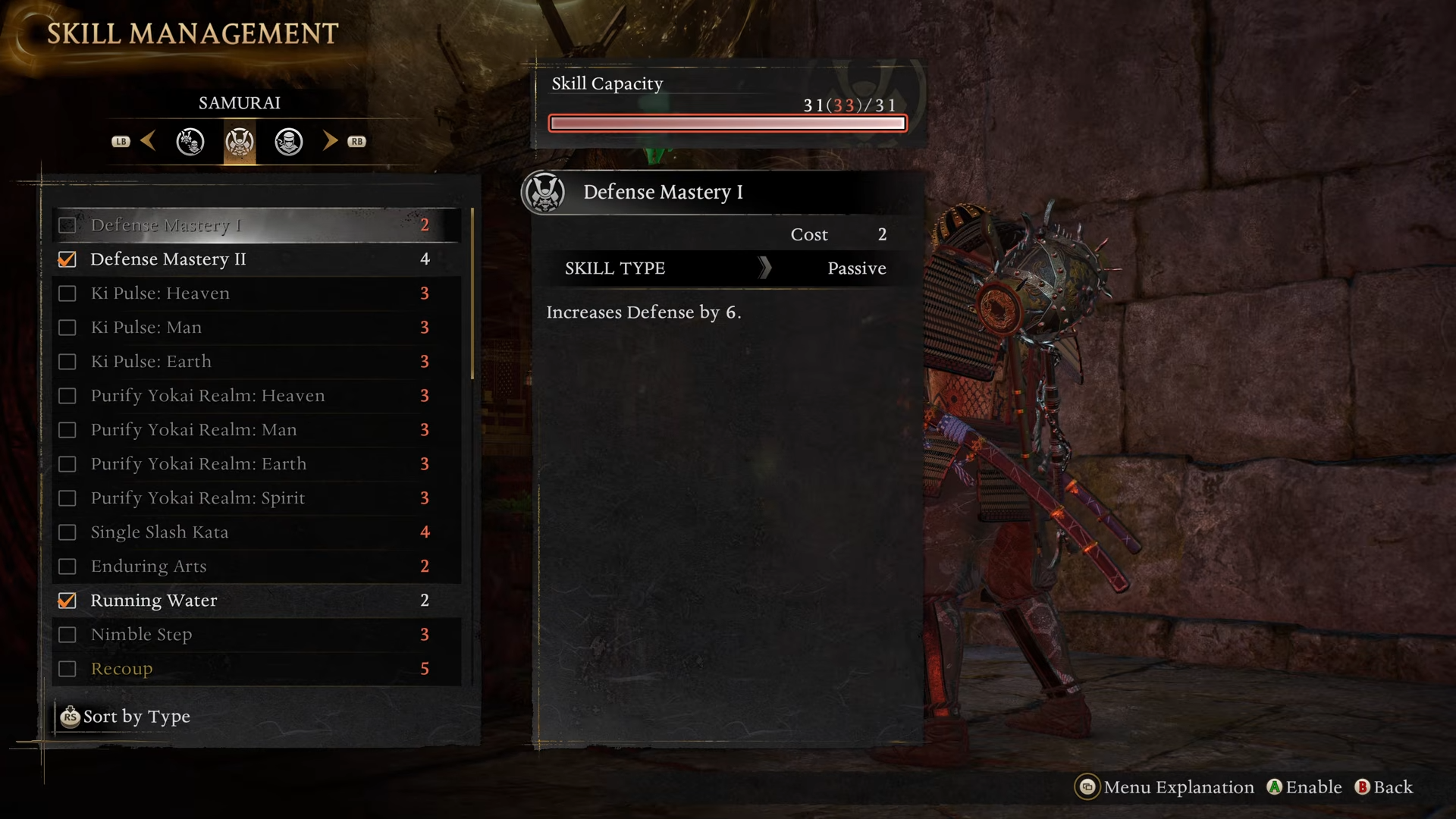The width and height of the screenshot is (1456, 819).
Task: Choose the Ki Pulse: Man skill
Action: [256, 328]
